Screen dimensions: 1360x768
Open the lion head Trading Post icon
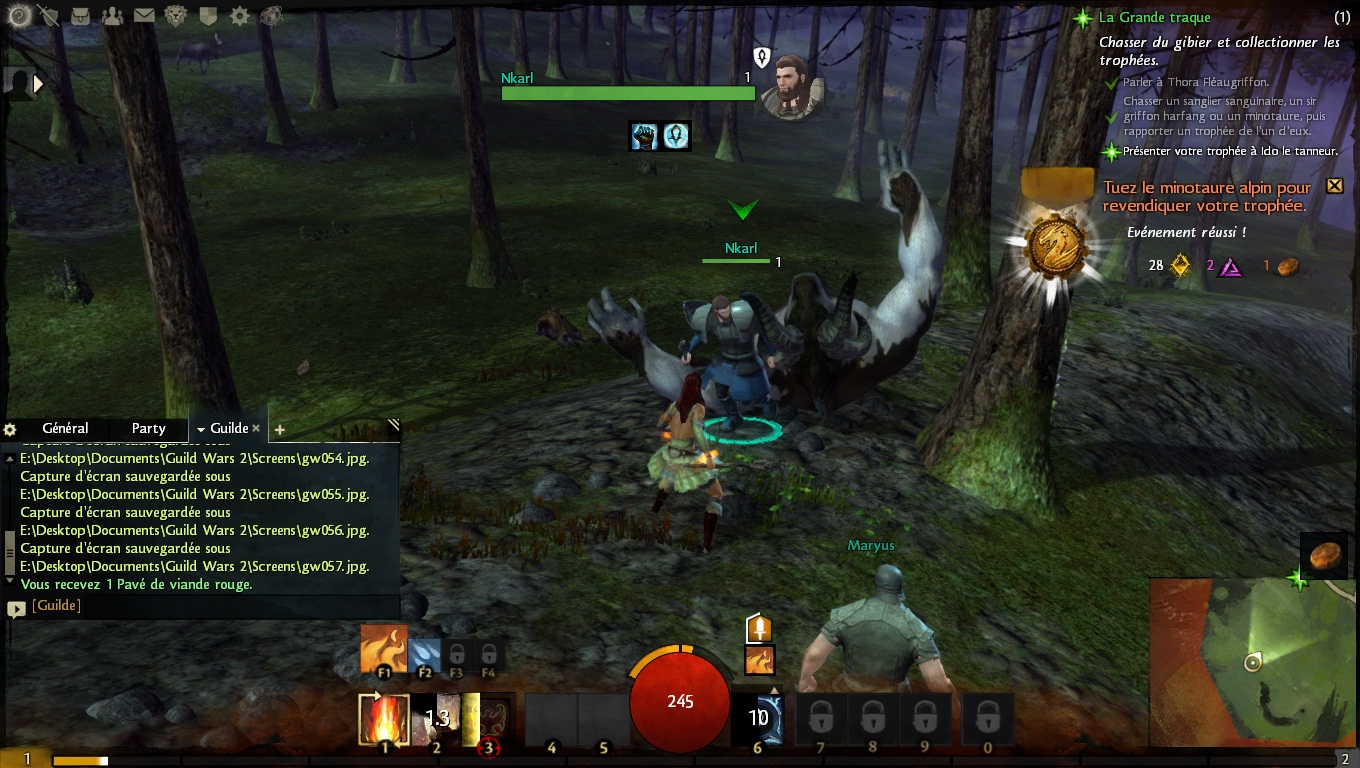click(x=176, y=15)
